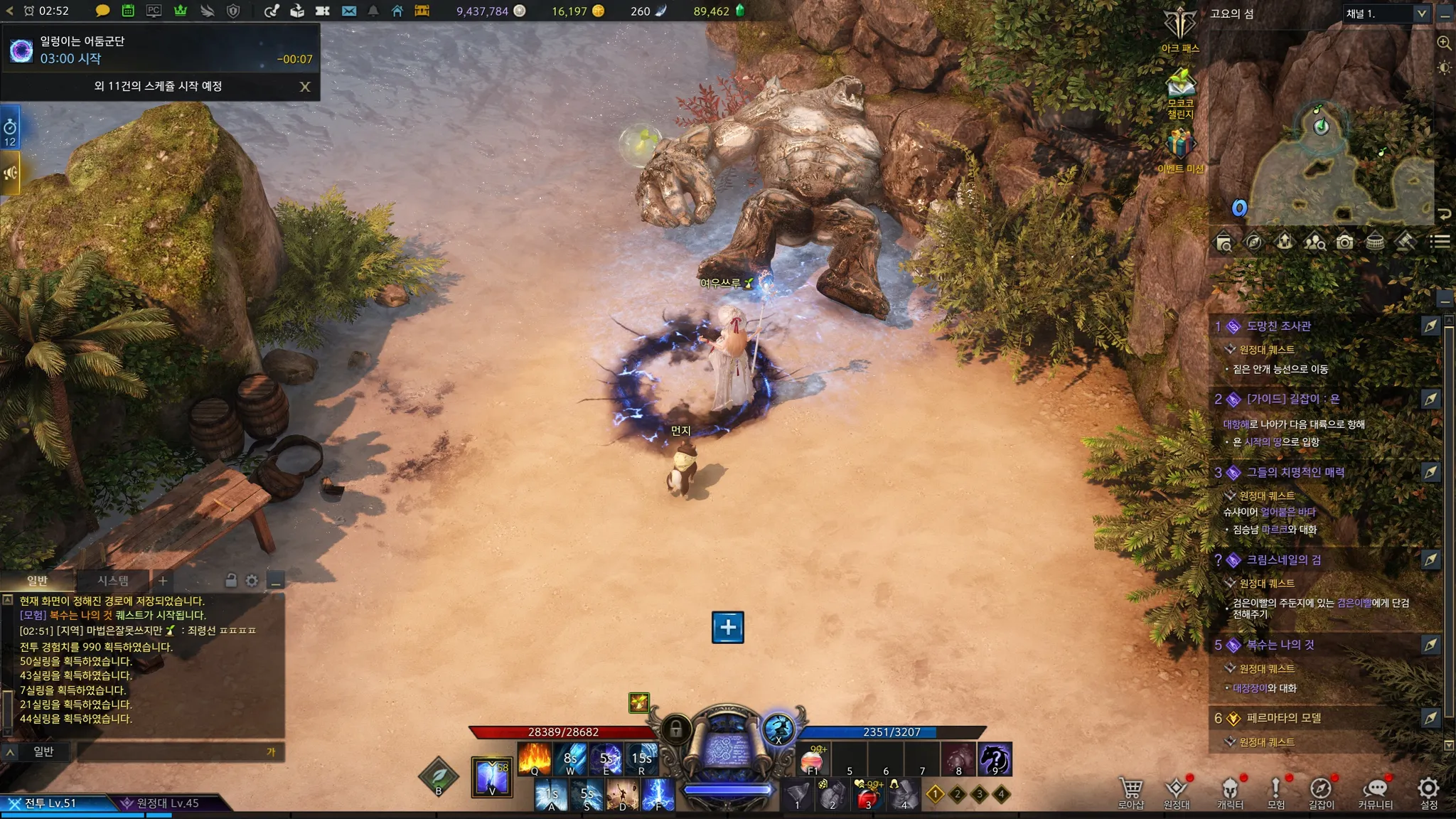Open the 캐릭터 character menu
This screenshot has height=819, width=1456.
coord(1230,793)
